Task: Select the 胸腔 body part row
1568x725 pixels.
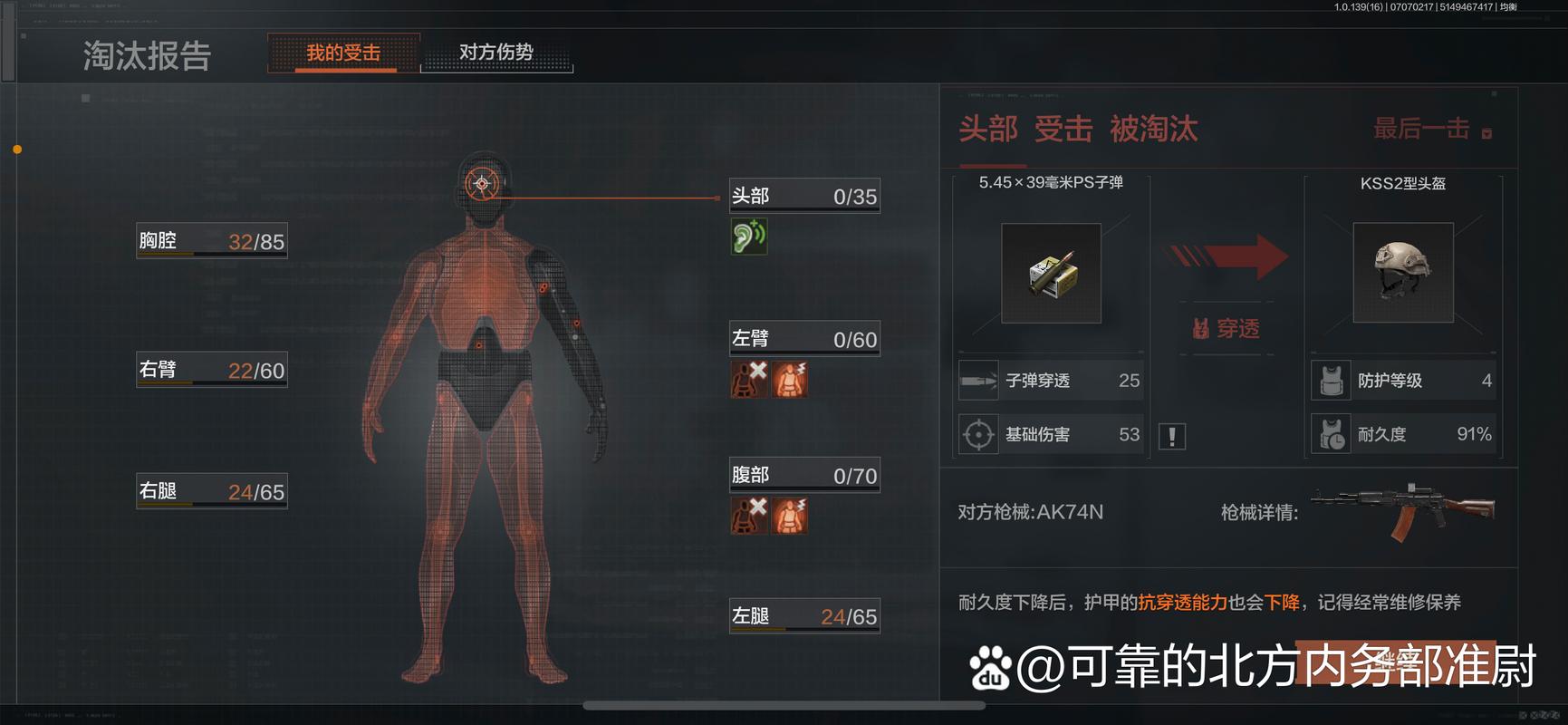Action: [x=211, y=241]
